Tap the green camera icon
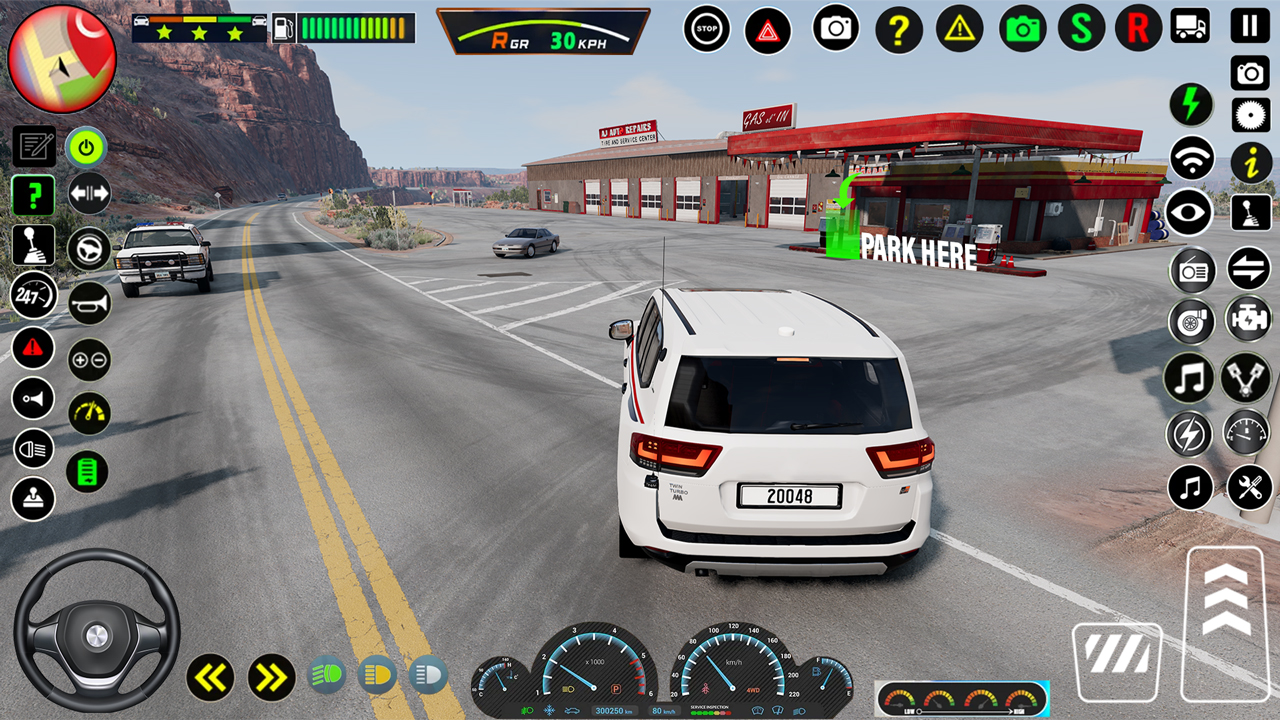 [x=1022, y=29]
